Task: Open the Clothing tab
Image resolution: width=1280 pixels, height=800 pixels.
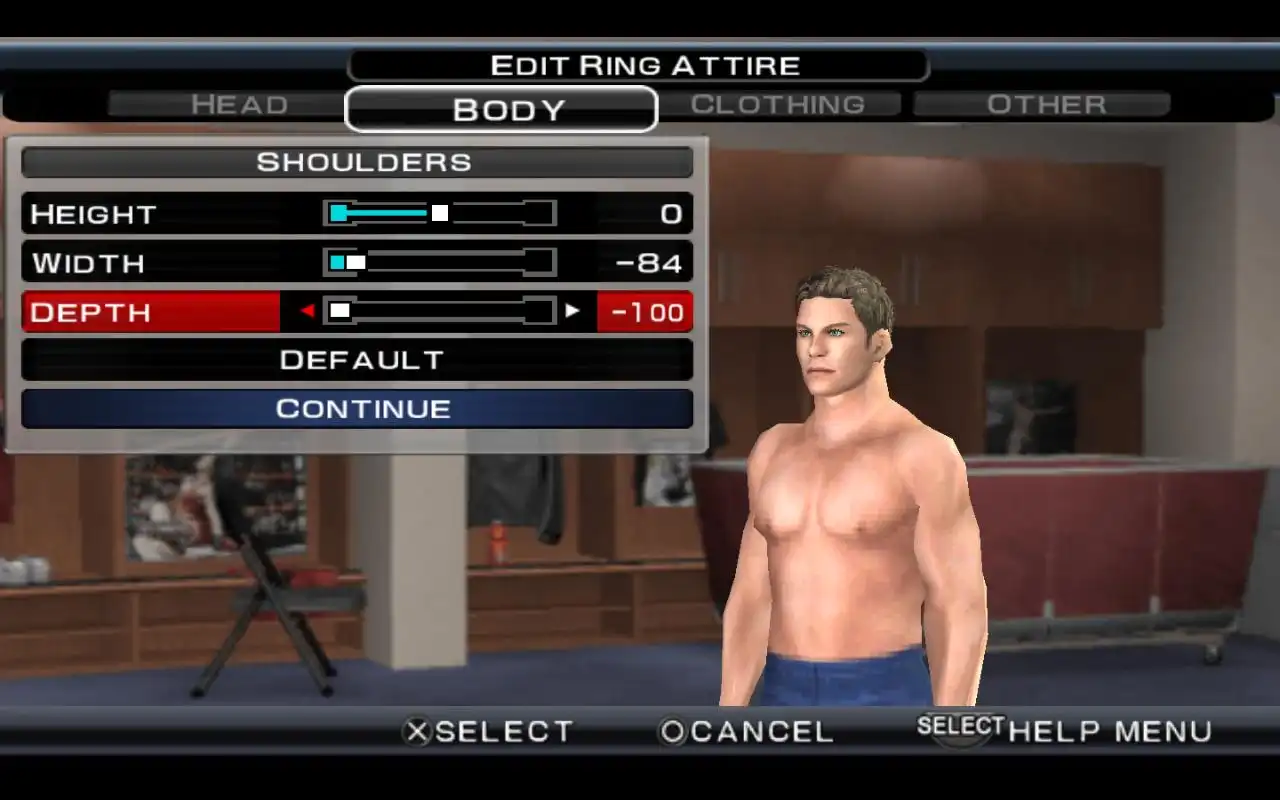Action: [x=778, y=105]
